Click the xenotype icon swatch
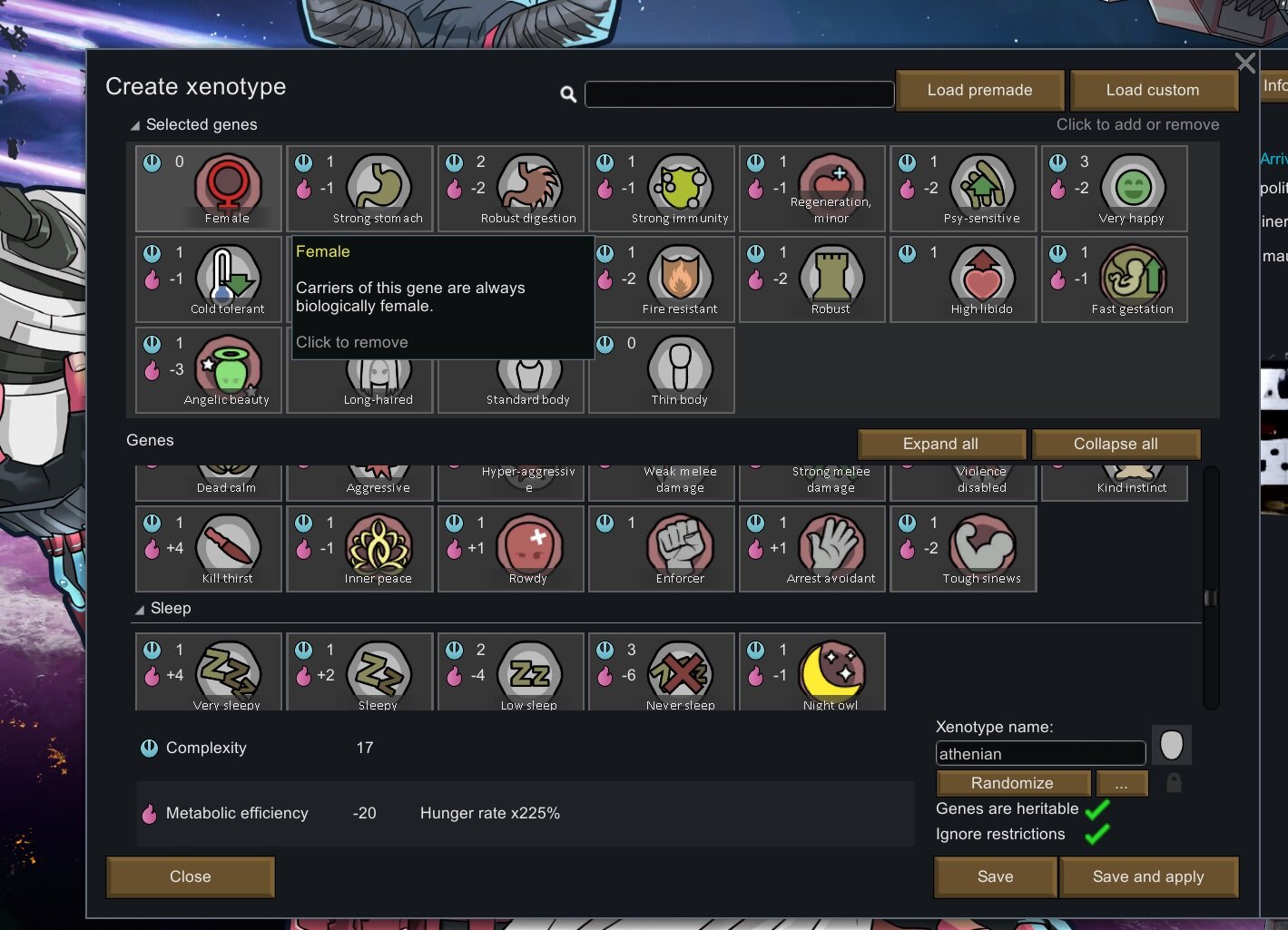1288x930 pixels. (x=1171, y=745)
